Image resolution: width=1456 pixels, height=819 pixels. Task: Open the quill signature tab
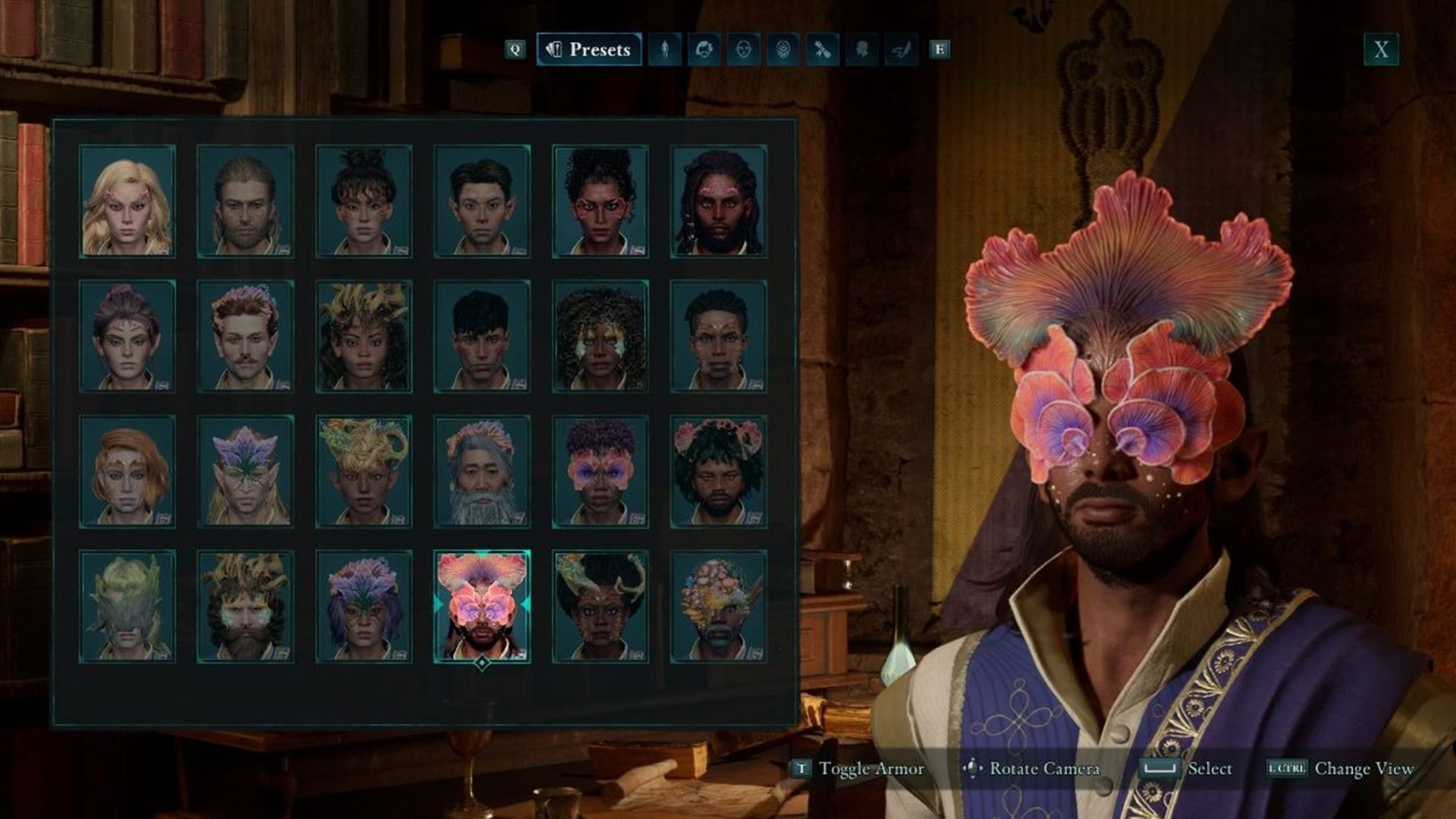pos(901,49)
